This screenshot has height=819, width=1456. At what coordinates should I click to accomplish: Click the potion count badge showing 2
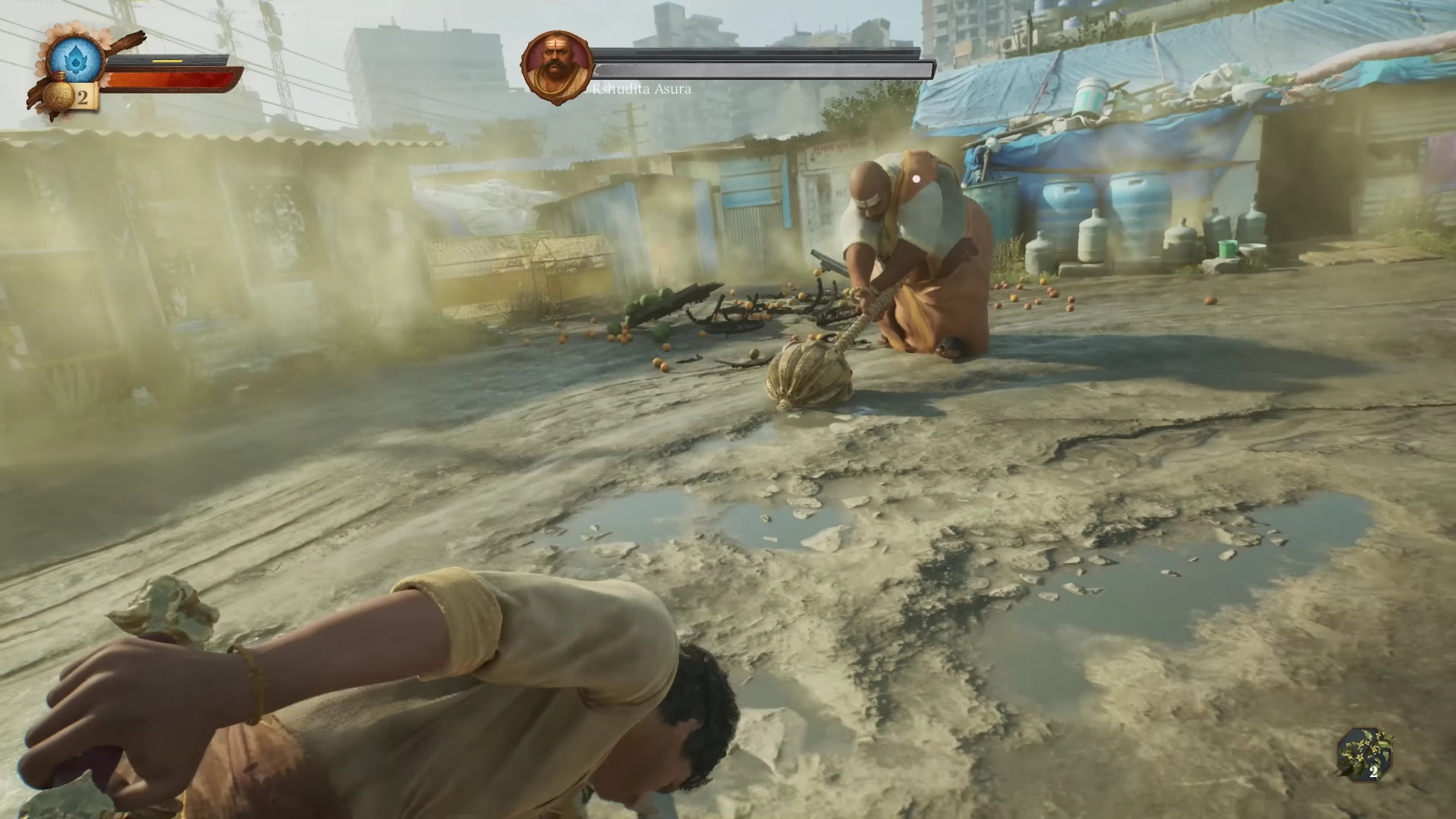pos(82,97)
